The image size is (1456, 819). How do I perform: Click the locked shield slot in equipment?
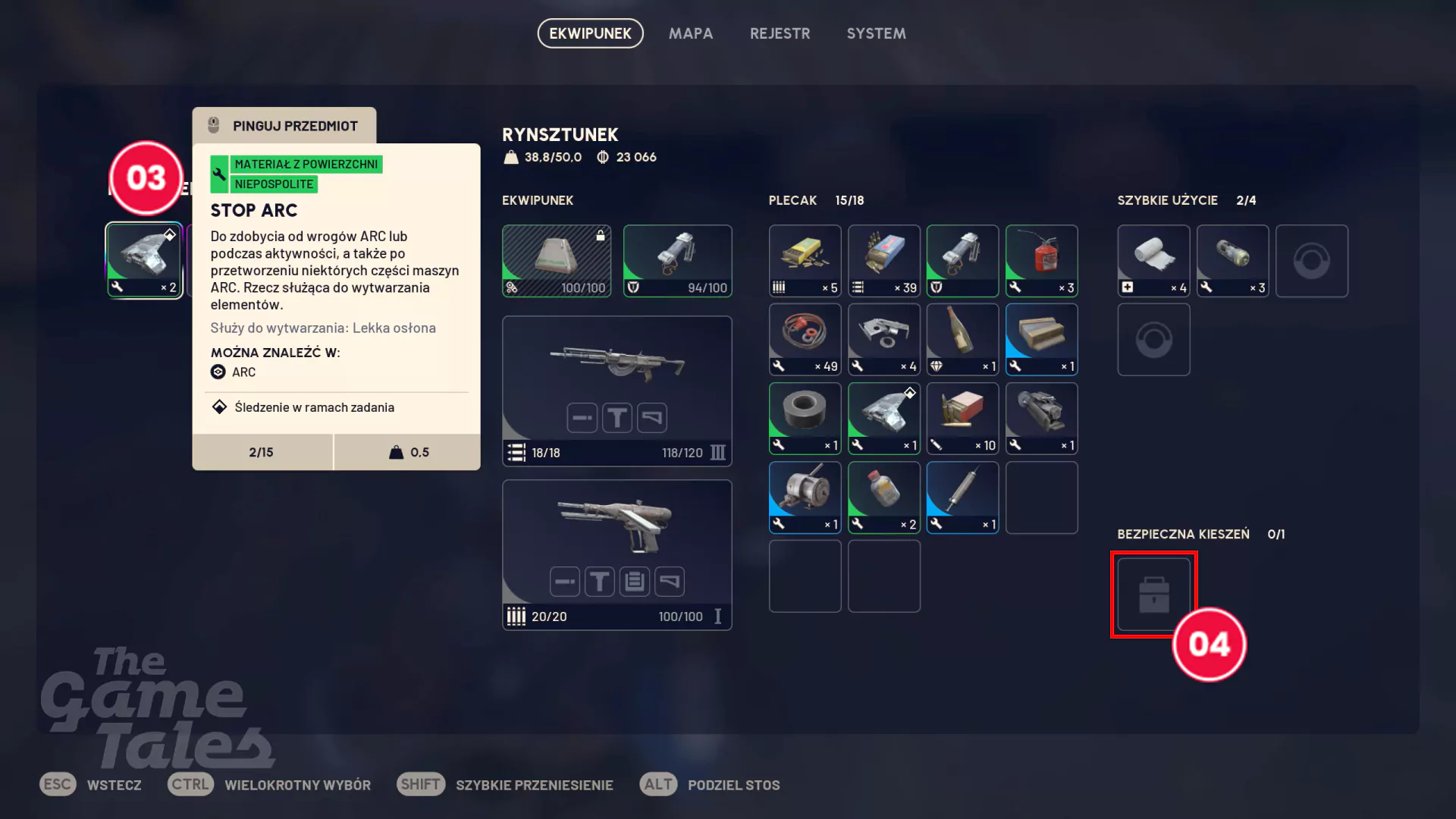[x=556, y=261]
